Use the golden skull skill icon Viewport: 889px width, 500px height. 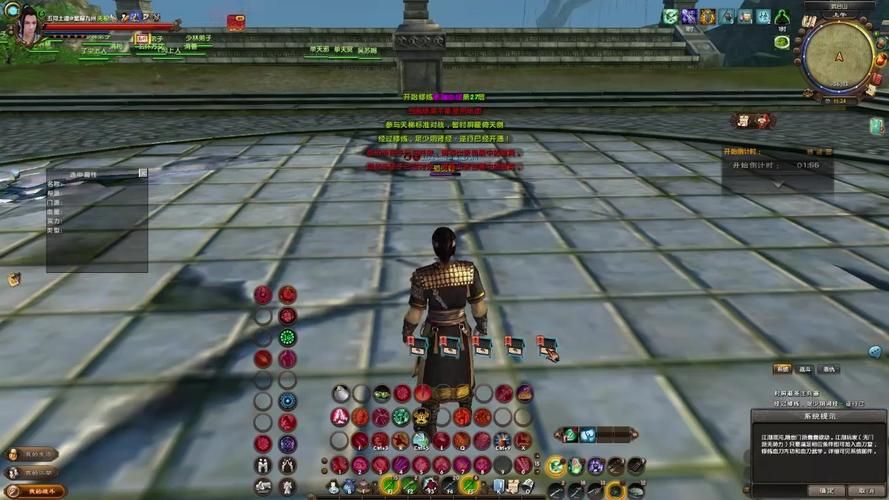click(x=421, y=417)
